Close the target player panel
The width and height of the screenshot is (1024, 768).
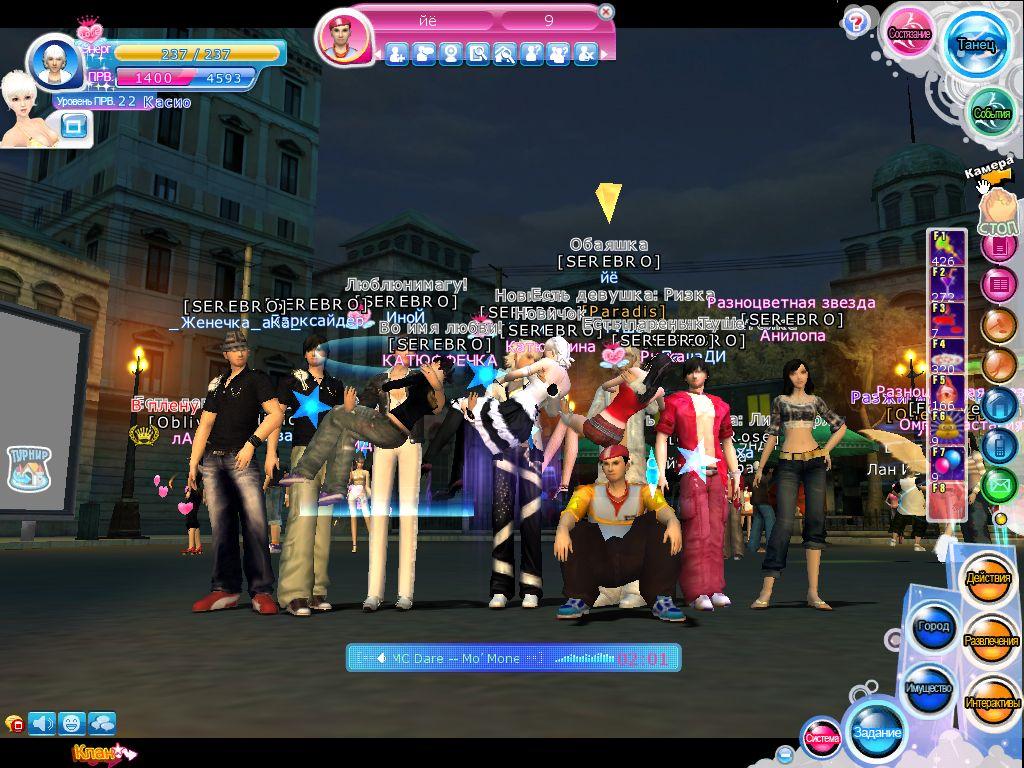pyautogui.click(x=605, y=12)
